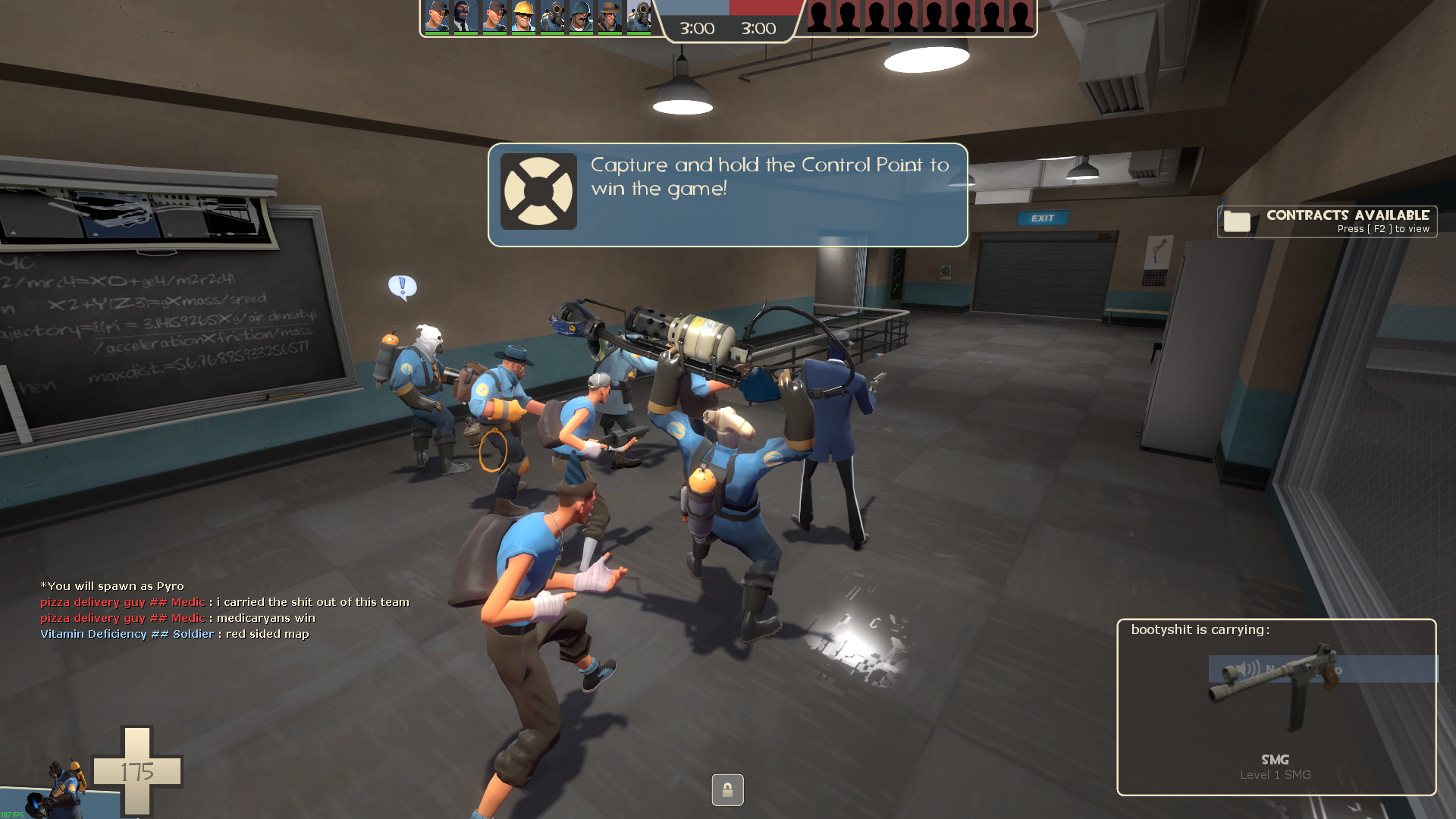Click the Soldier helmet portrait
Screen dimensions: 1456x819
pos(581,17)
